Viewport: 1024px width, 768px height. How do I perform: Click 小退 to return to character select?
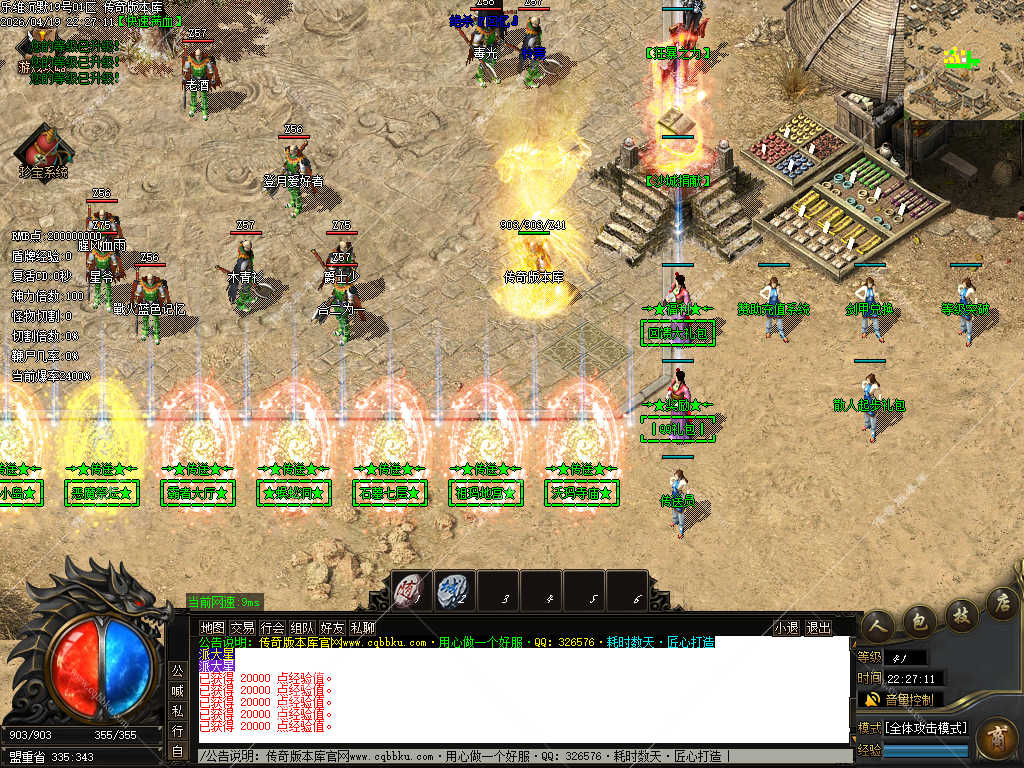click(786, 628)
